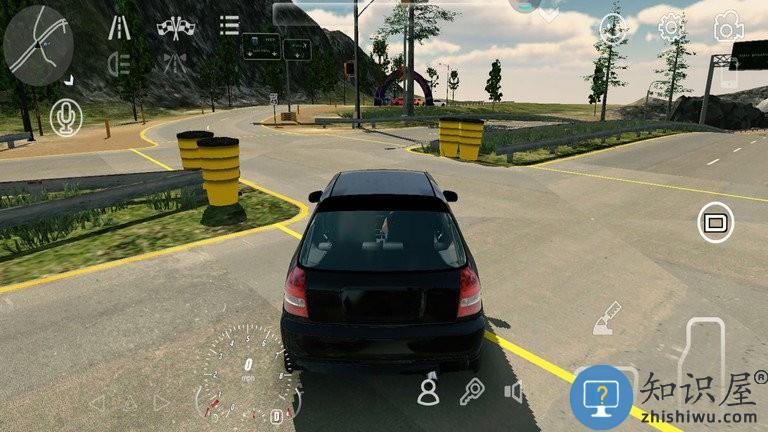Screen dimensions: 768x432
Task: Exit the car using the driver icon
Action: click(428, 390)
